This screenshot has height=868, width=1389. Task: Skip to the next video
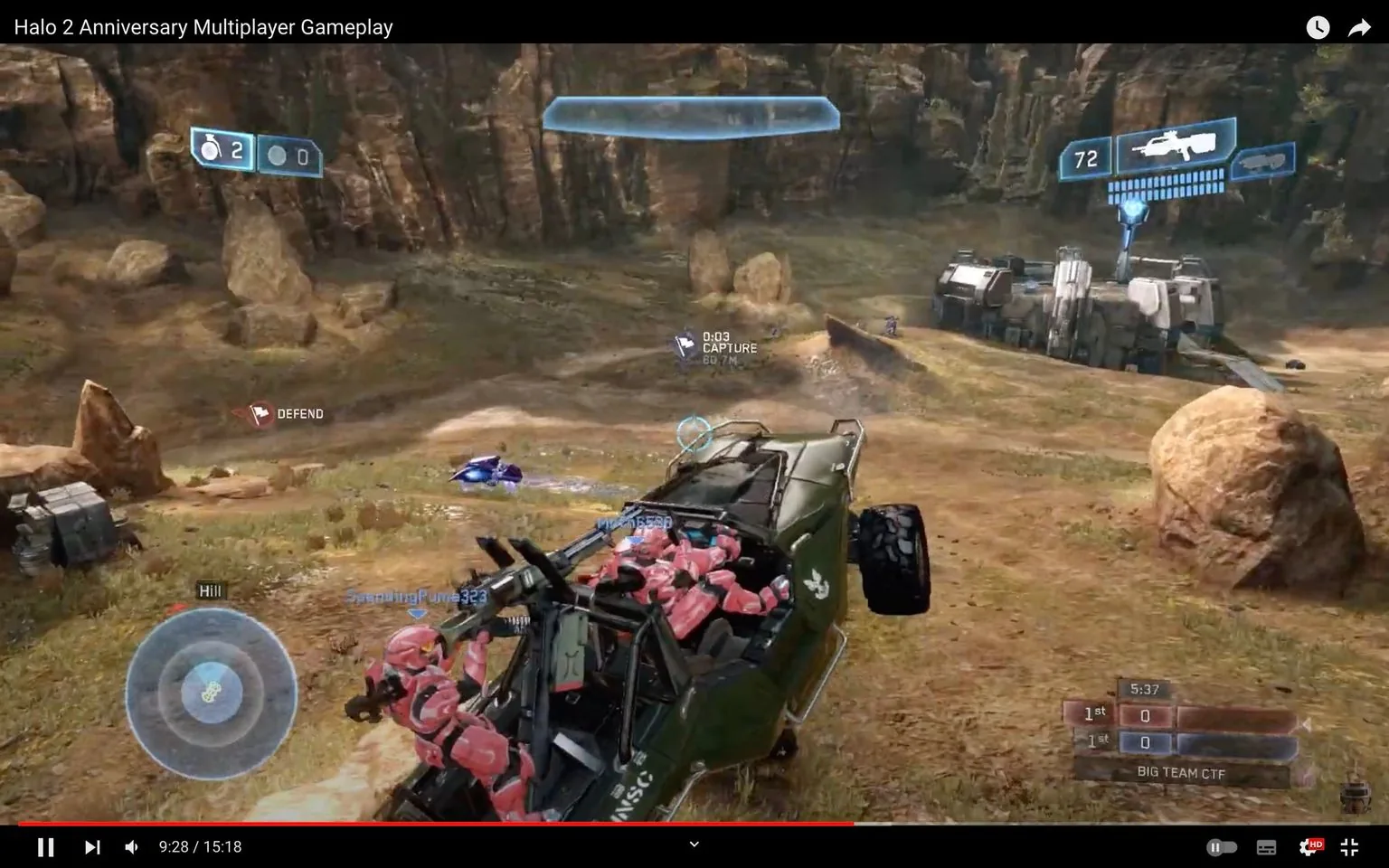click(x=90, y=846)
